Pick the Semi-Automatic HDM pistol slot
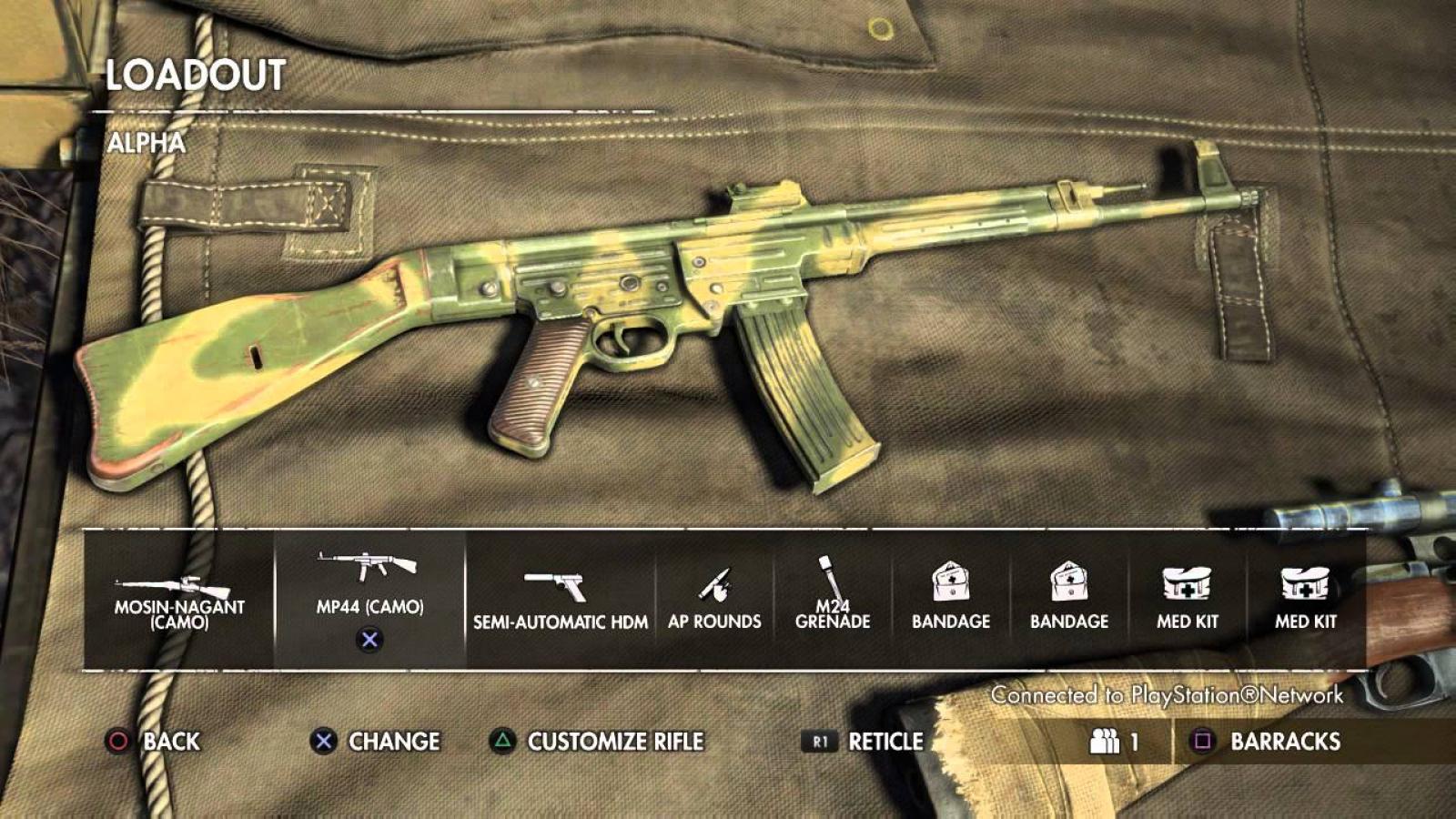Image resolution: width=1456 pixels, height=819 pixels. click(560, 600)
